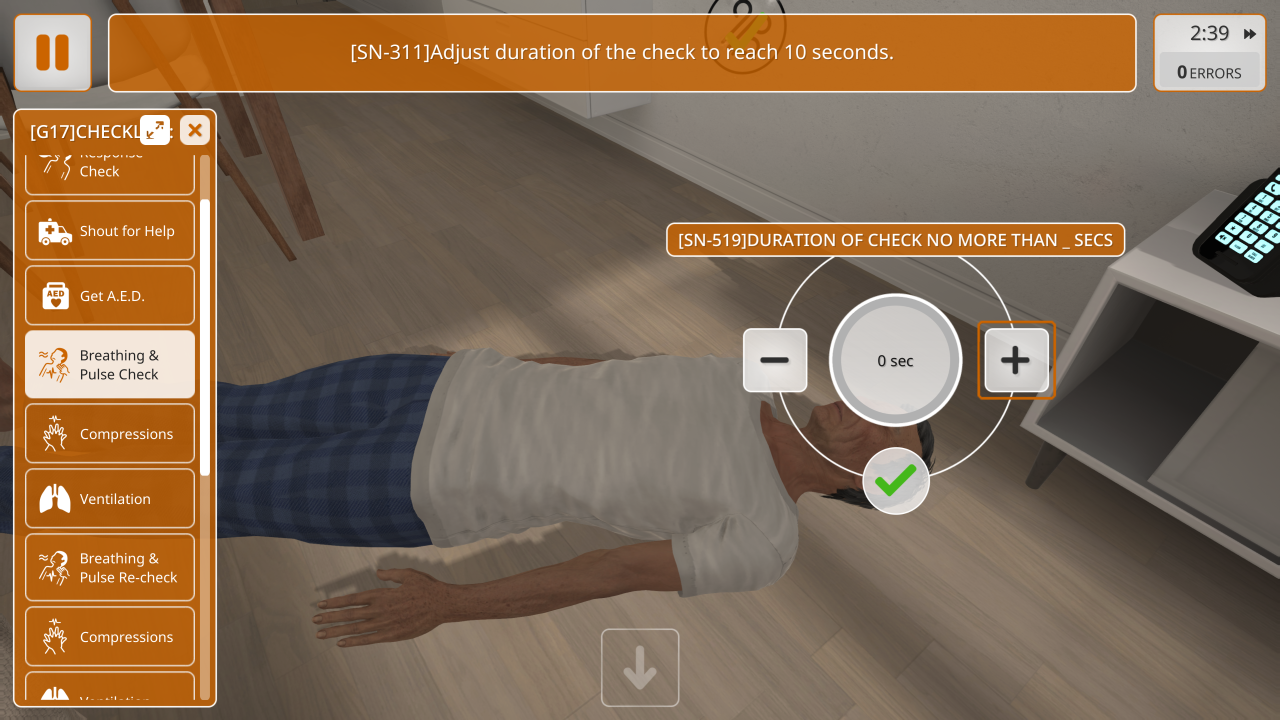The height and width of the screenshot is (720, 1280).
Task: Pick the Ventilation step with lungs icon
Action: coord(110,499)
